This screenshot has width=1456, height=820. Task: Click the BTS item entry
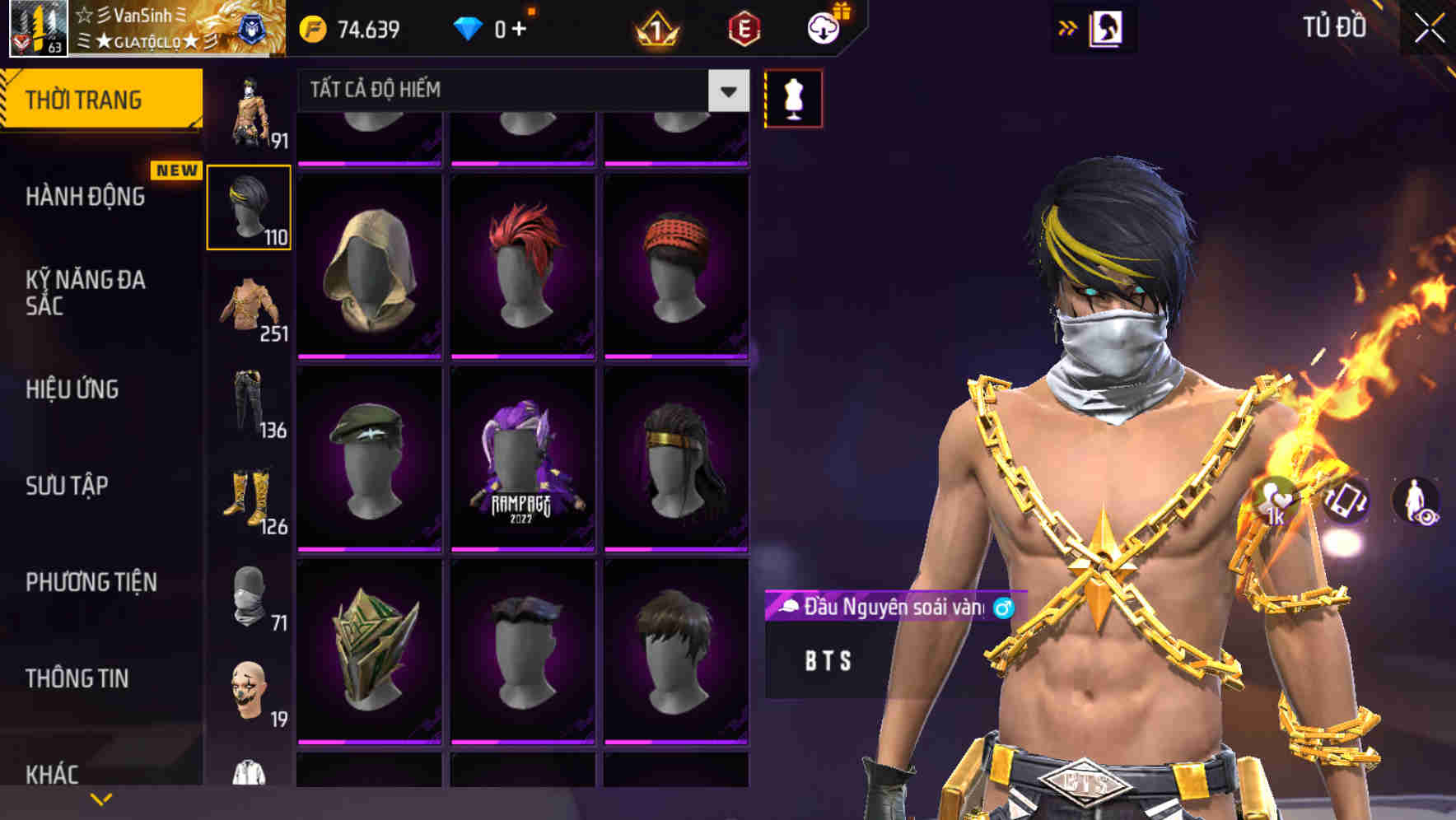828,660
